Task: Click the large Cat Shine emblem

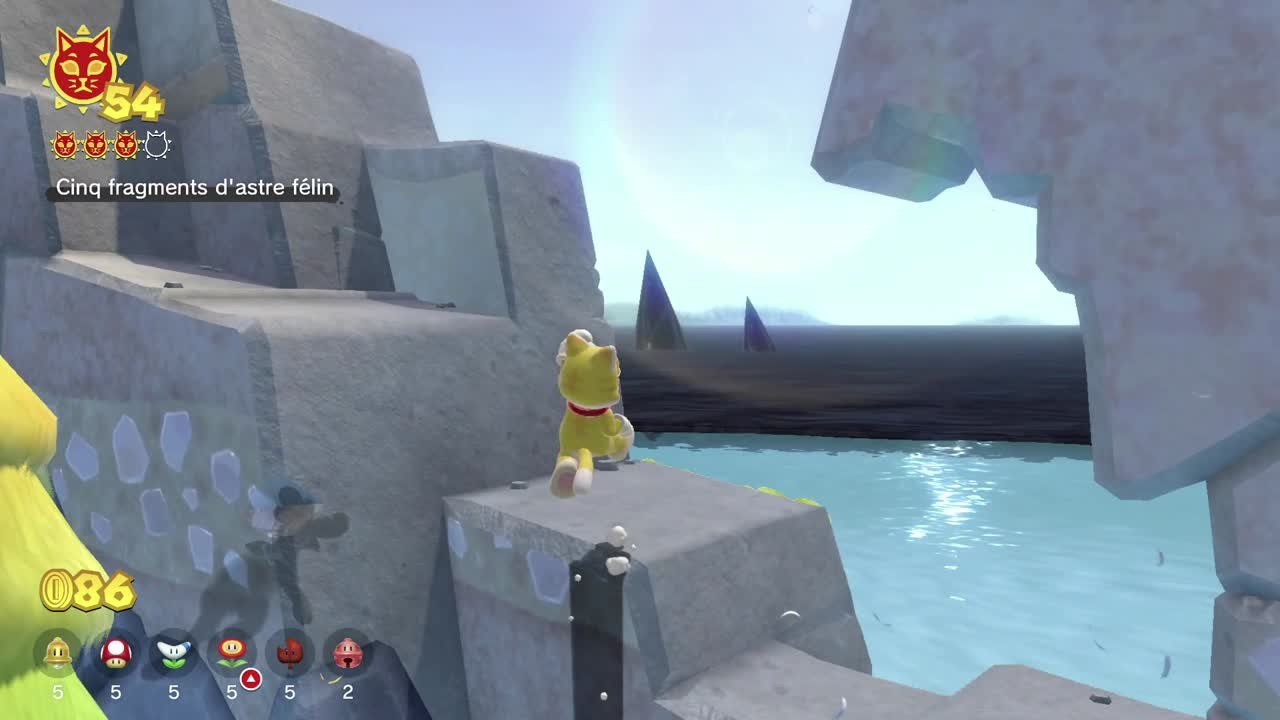Action: pyautogui.click(x=82, y=68)
